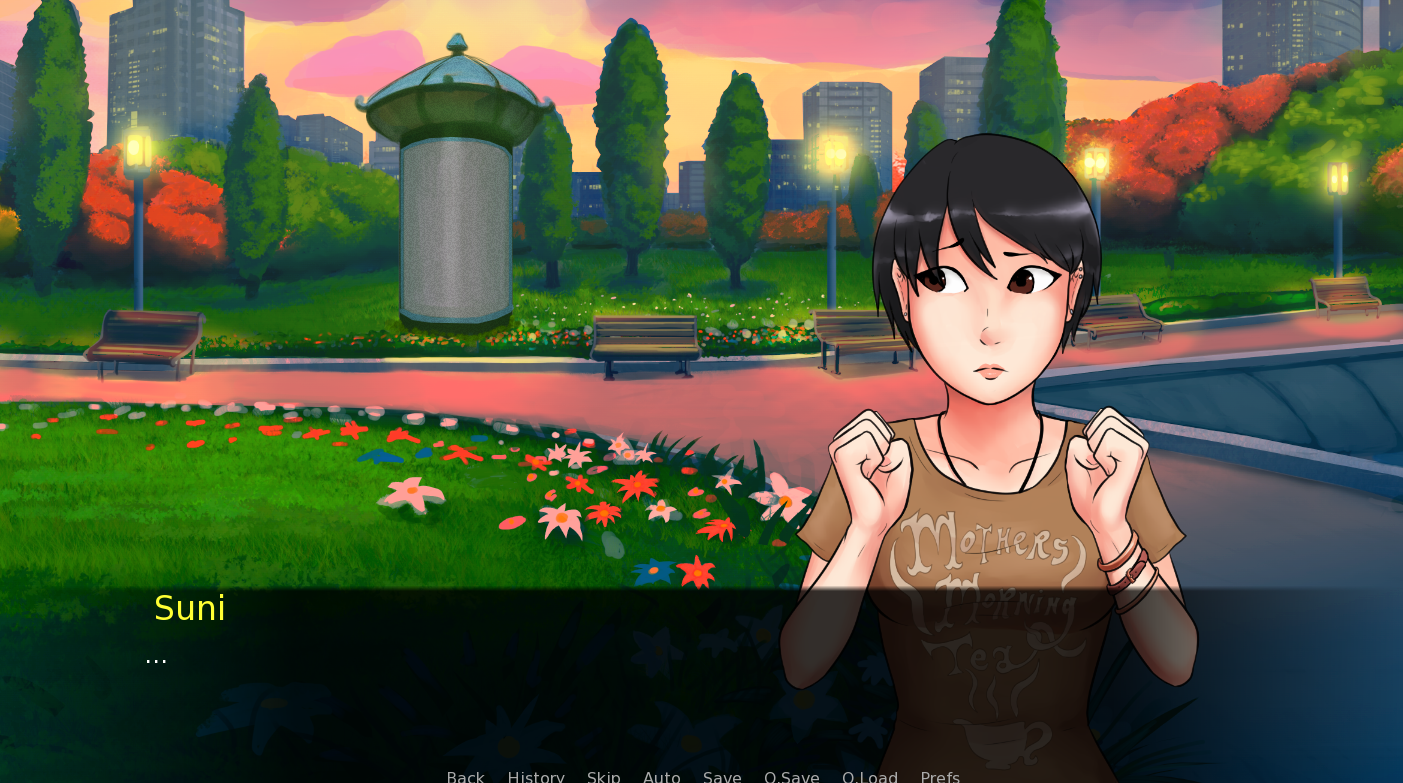Open the Save menu

pyautogui.click(x=722, y=777)
